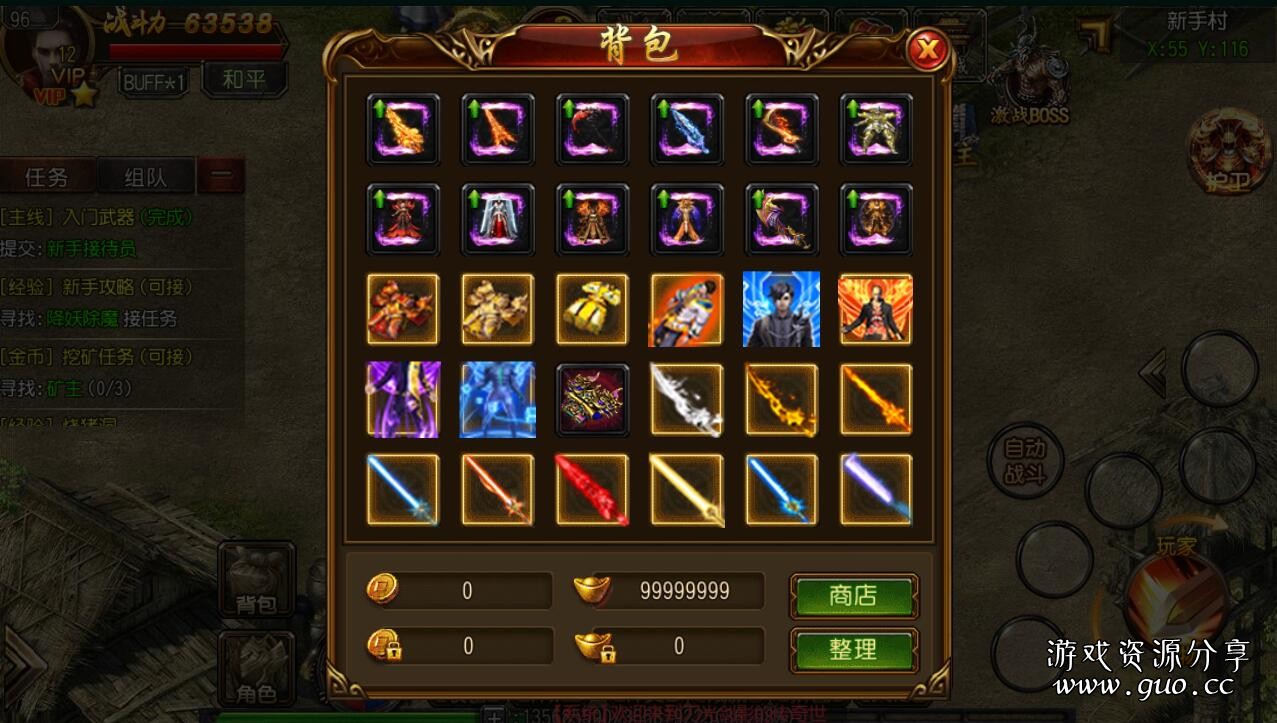
Task: Sort inventory with 整理 button
Action: point(853,650)
